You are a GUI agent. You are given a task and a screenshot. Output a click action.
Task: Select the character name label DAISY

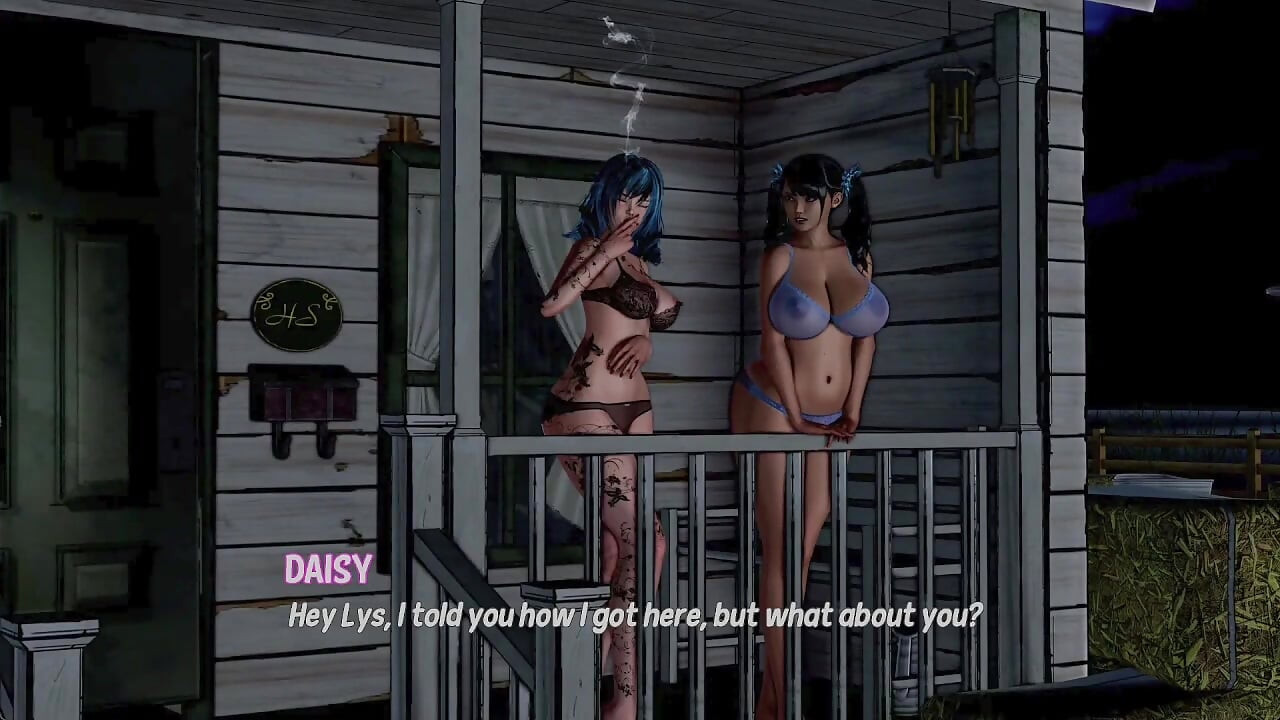(328, 571)
